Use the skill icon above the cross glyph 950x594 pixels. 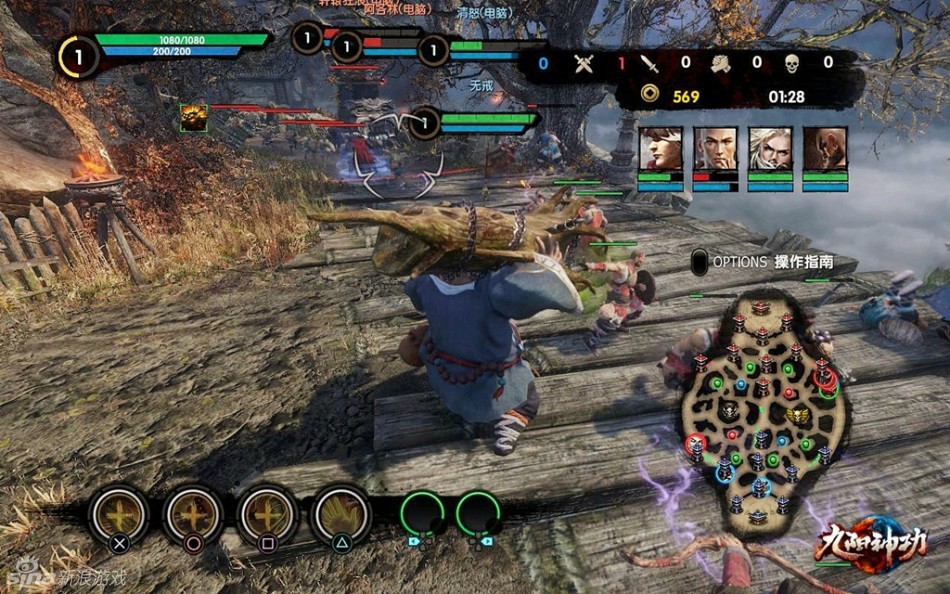coord(119,514)
